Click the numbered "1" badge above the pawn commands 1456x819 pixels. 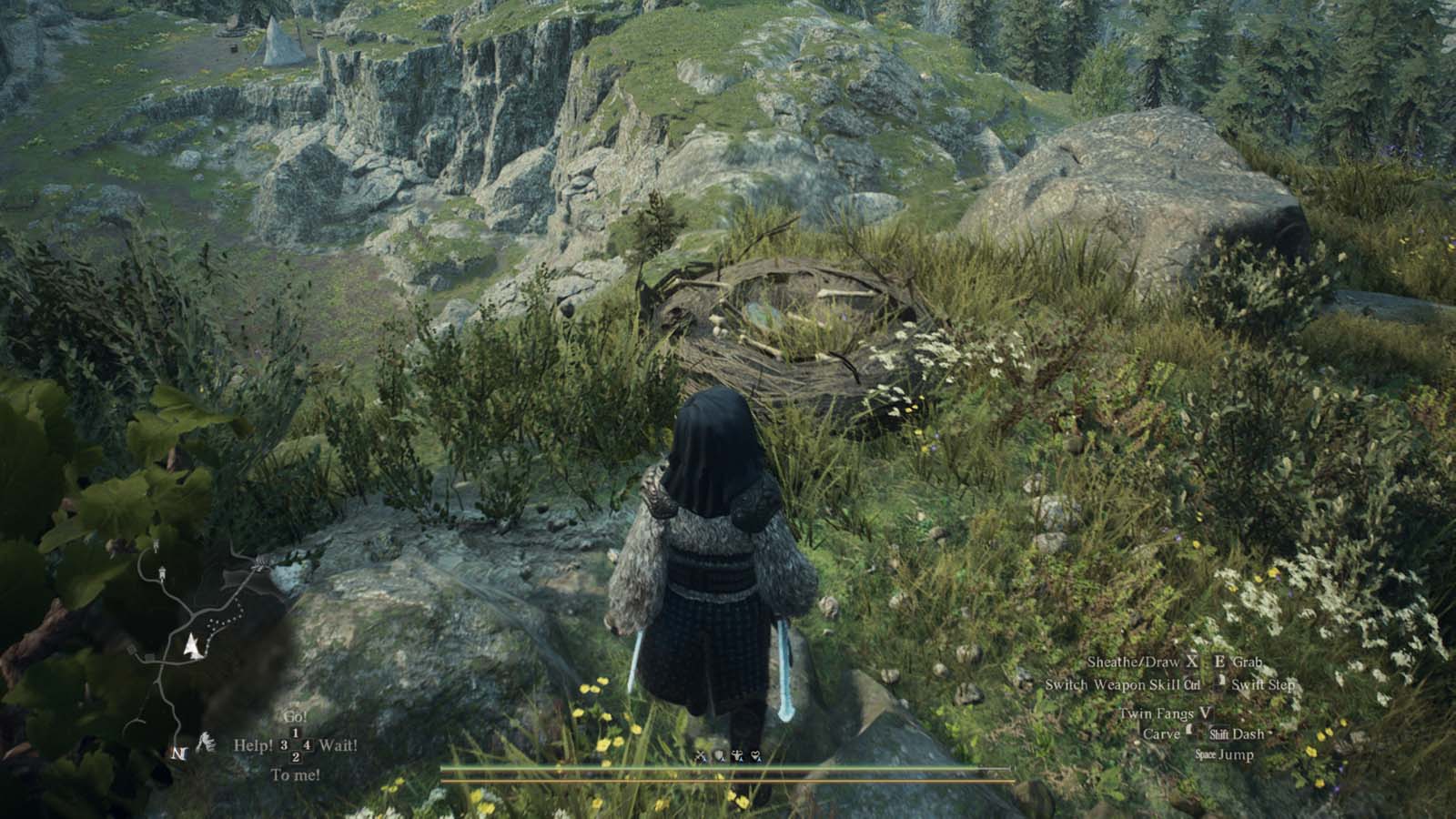297,733
